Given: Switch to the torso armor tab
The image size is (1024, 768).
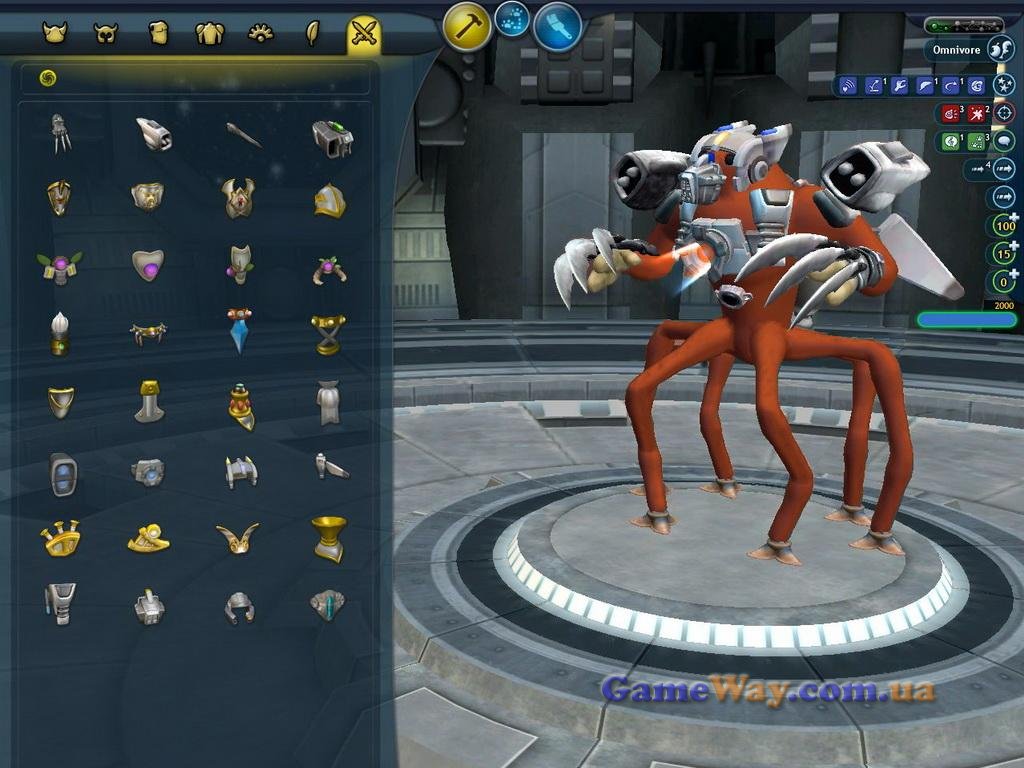Looking at the screenshot, I should [x=209, y=34].
